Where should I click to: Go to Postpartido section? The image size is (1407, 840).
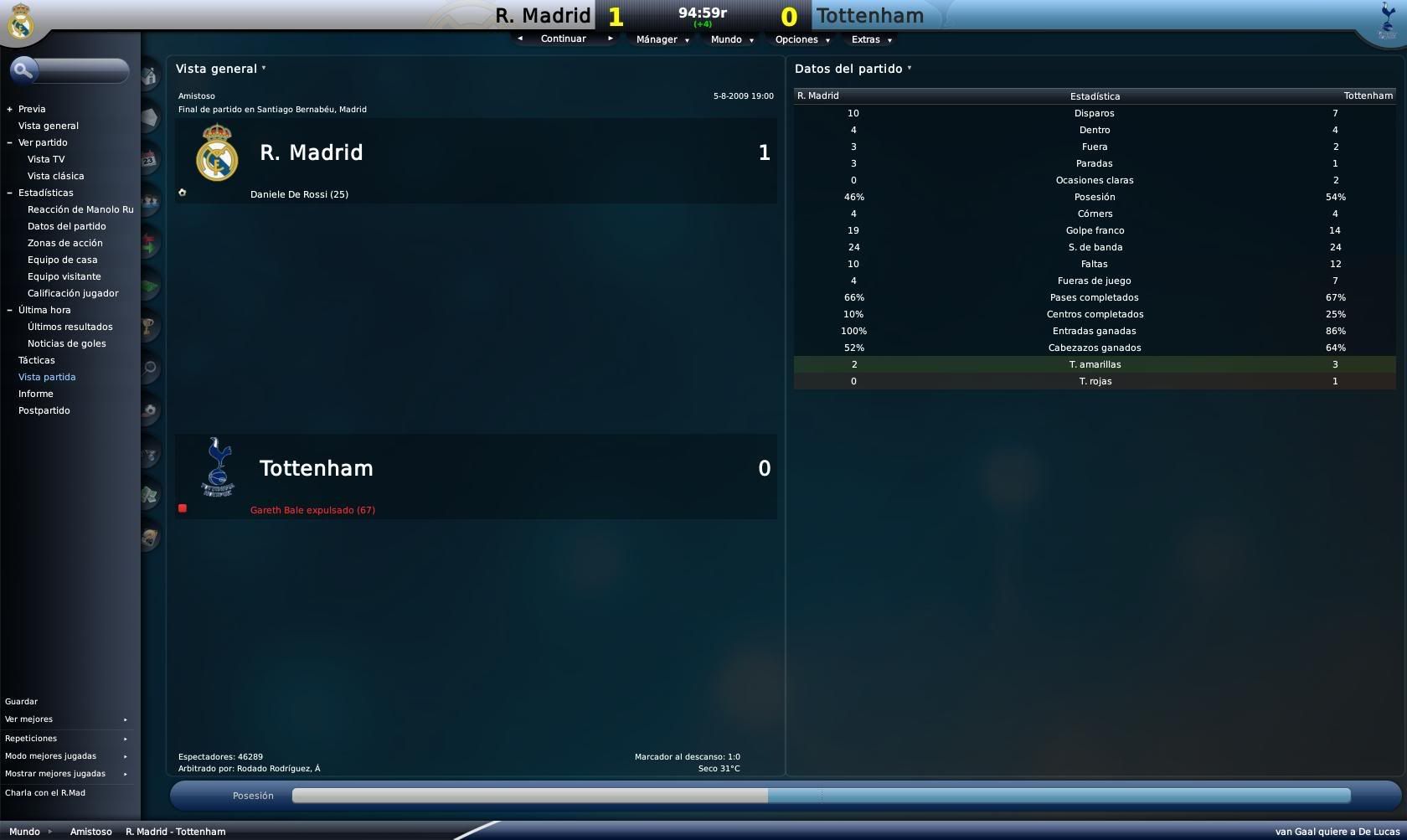coord(44,410)
